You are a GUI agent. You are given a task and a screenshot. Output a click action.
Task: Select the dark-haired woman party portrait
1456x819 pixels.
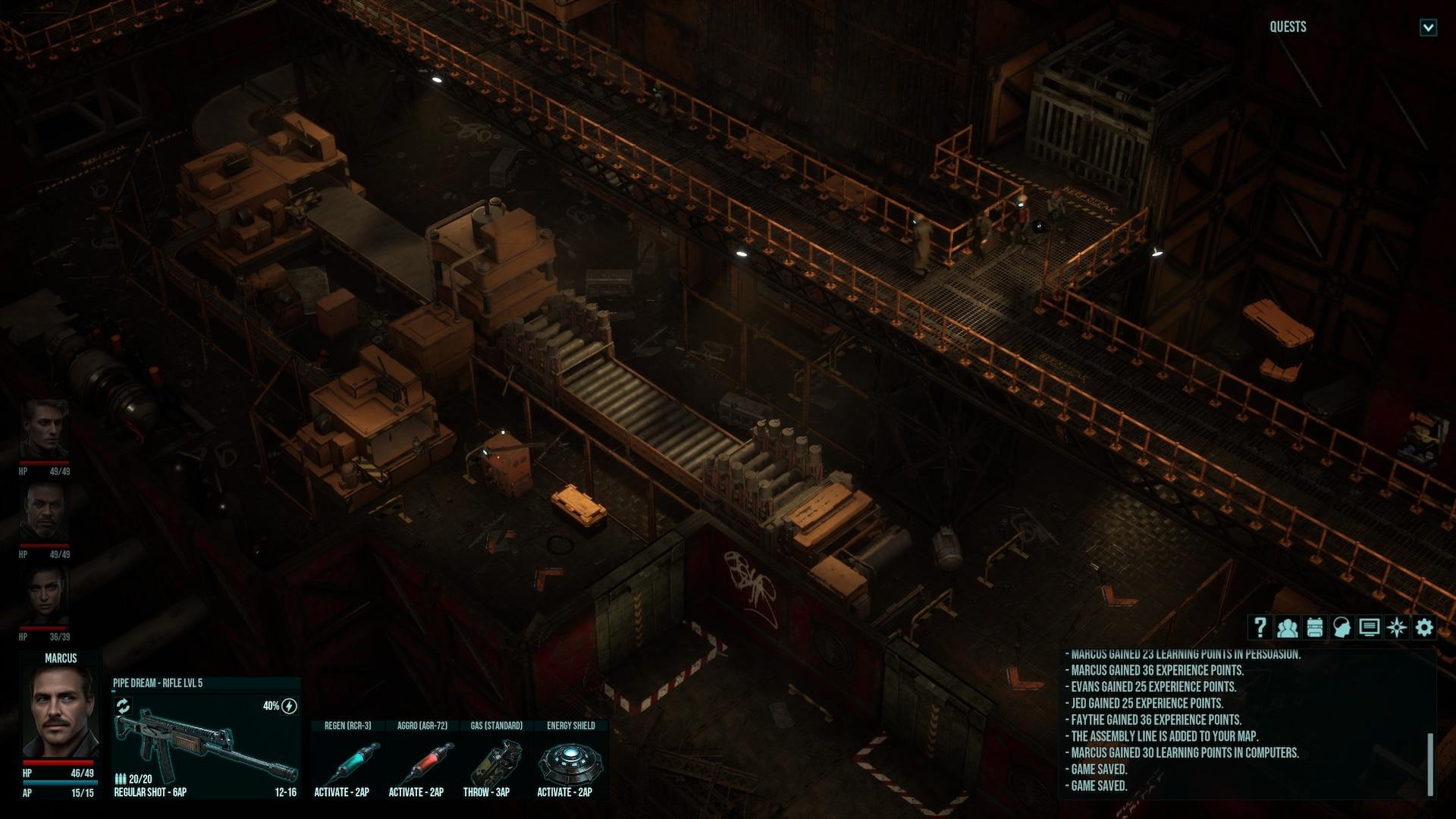point(45,595)
